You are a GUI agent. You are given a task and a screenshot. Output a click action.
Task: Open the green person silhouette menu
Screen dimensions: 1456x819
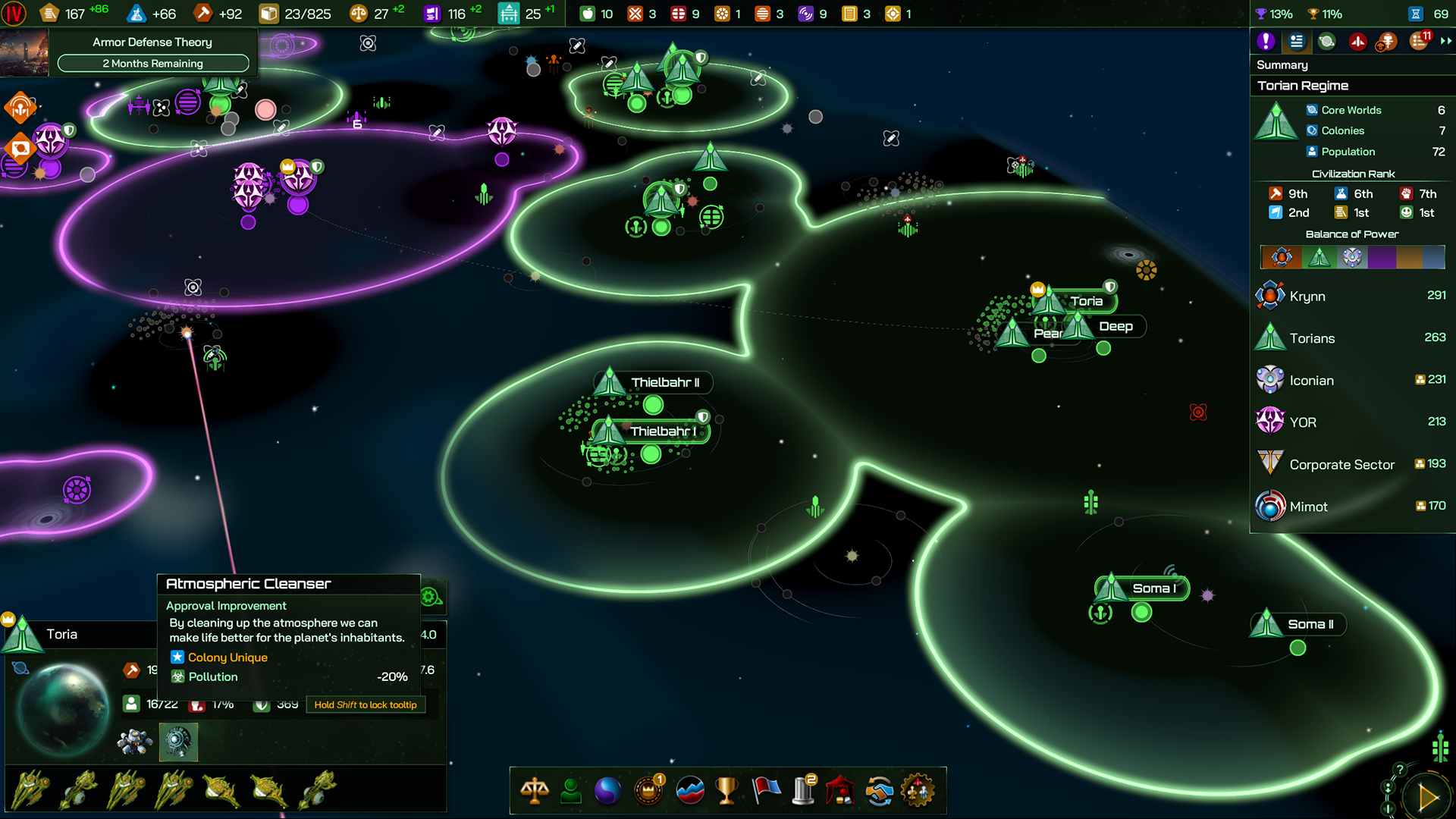[x=571, y=791]
